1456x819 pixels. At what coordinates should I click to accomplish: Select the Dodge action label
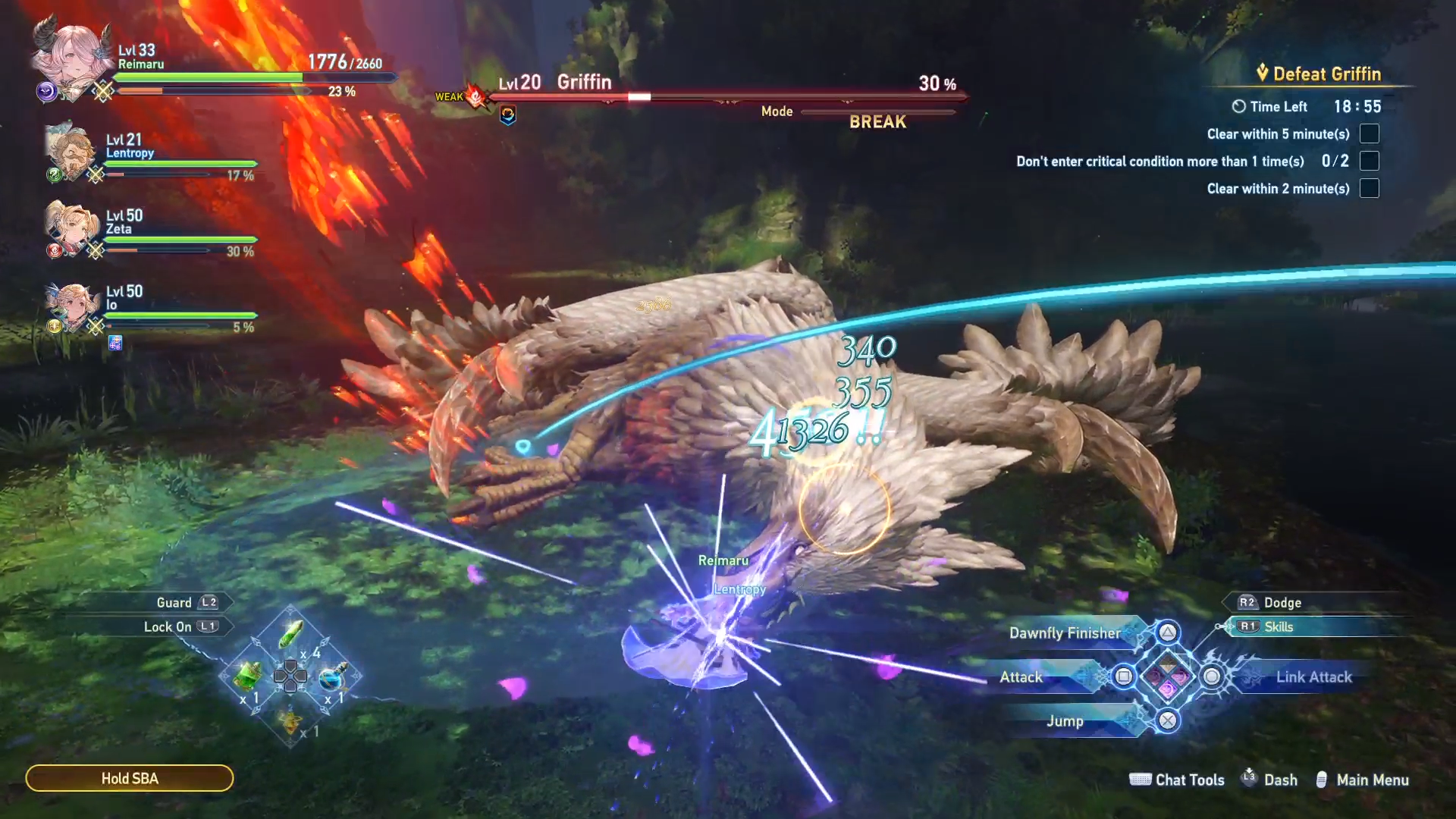pos(1282,603)
